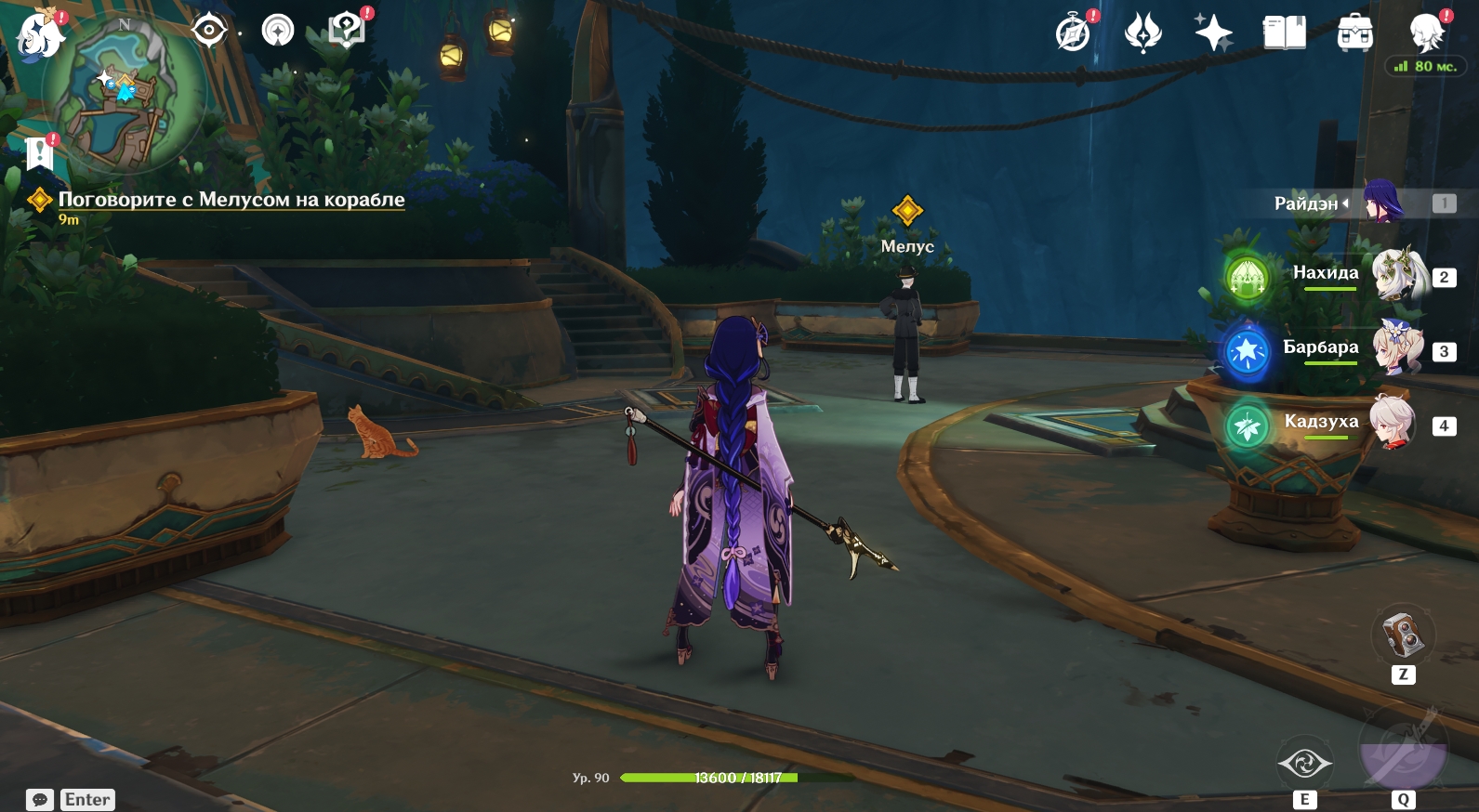The width and height of the screenshot is (1479, 812).
Task: Open the quest log exclamation icon
Action: [40, 152]
